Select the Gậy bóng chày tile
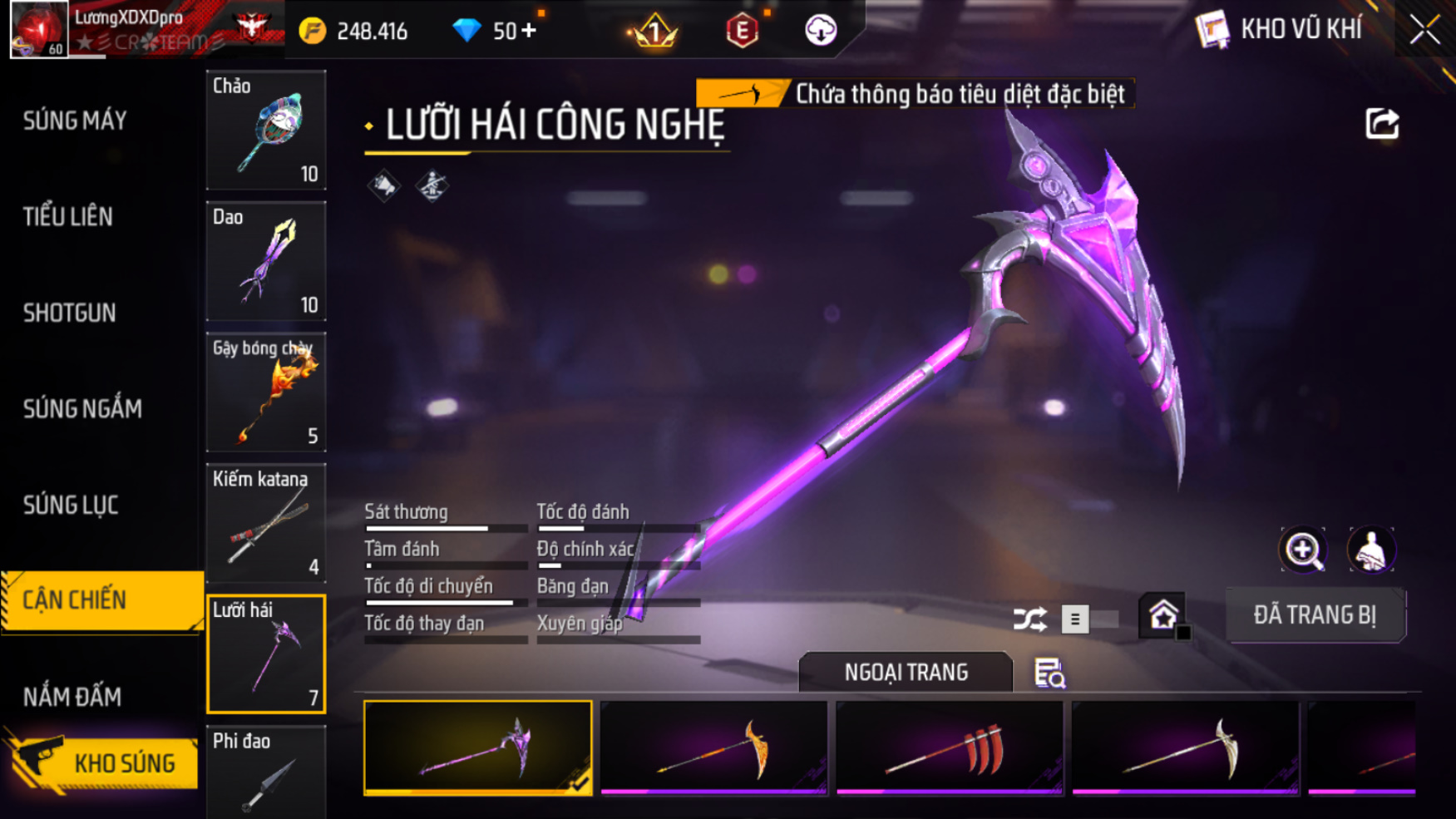 (266, 392)
